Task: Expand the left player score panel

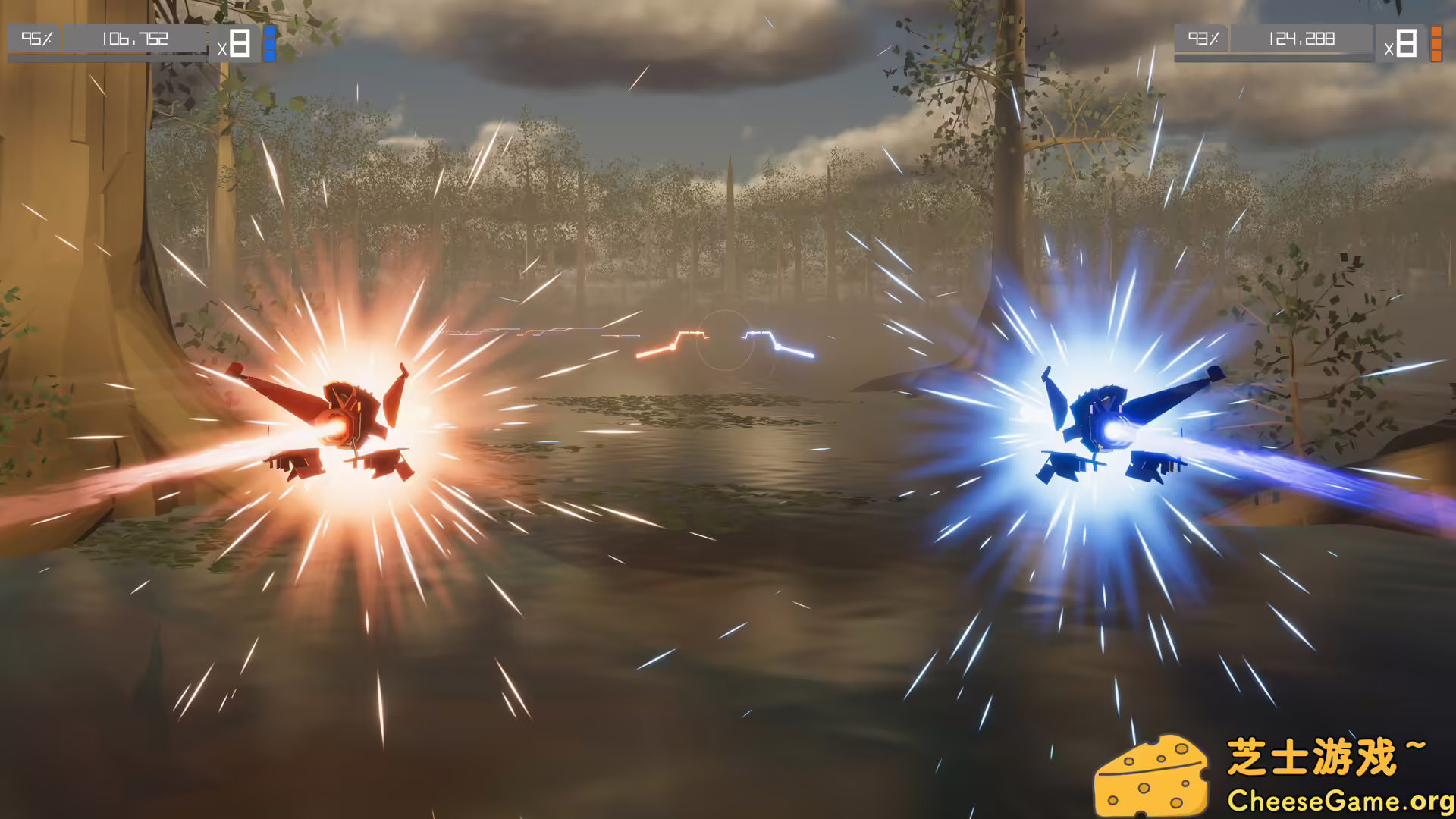Action: 136,39
